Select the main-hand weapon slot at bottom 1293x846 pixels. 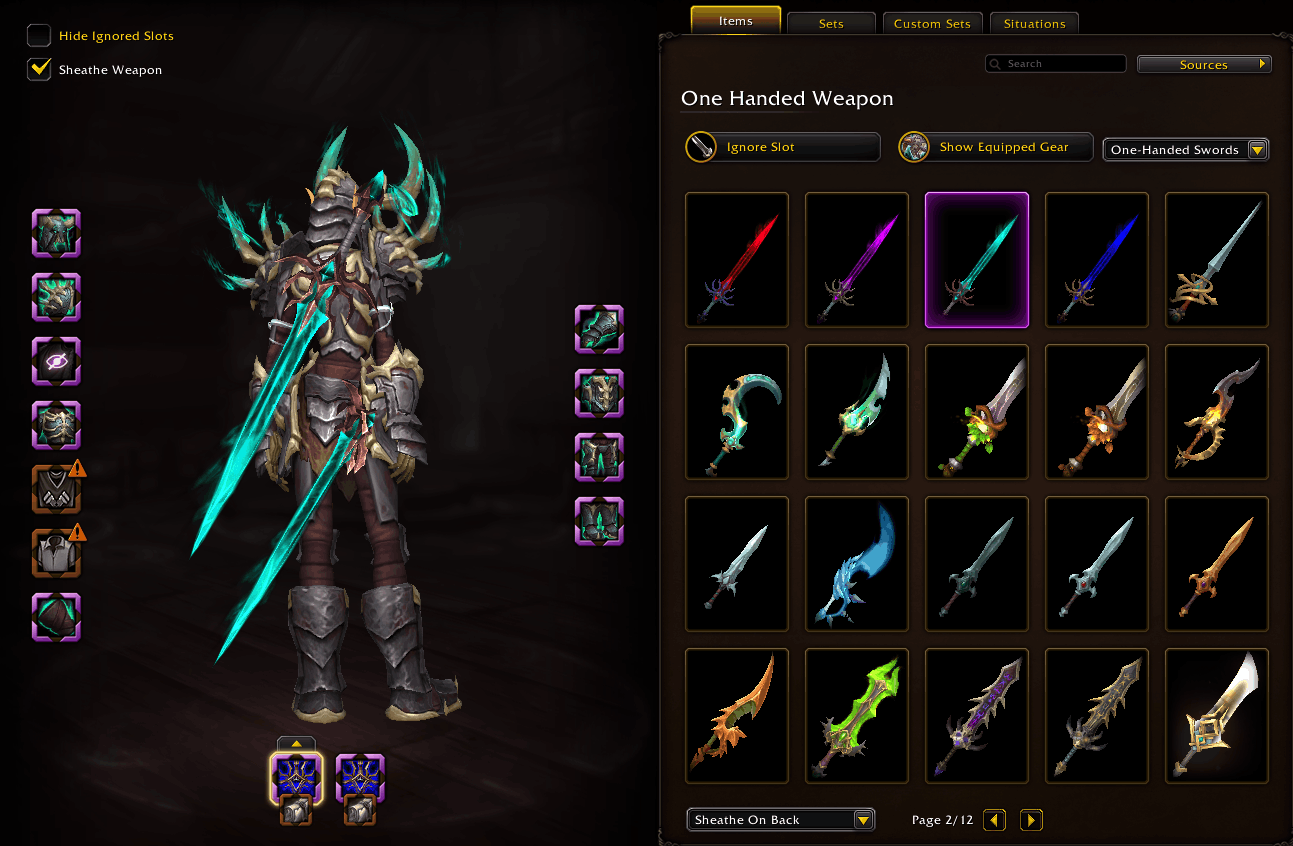coord(296,778)
